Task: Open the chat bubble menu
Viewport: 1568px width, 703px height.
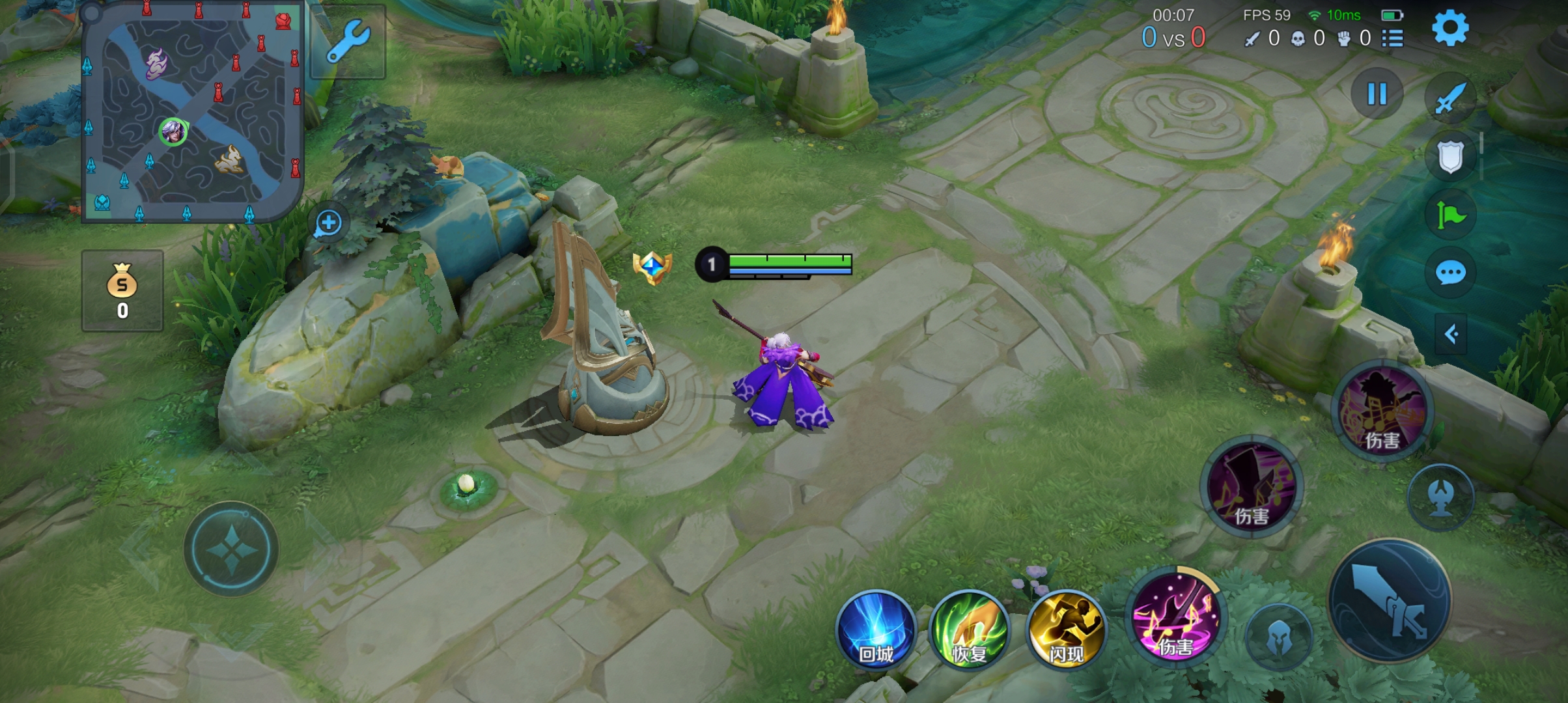Action: pos(1450,273)
